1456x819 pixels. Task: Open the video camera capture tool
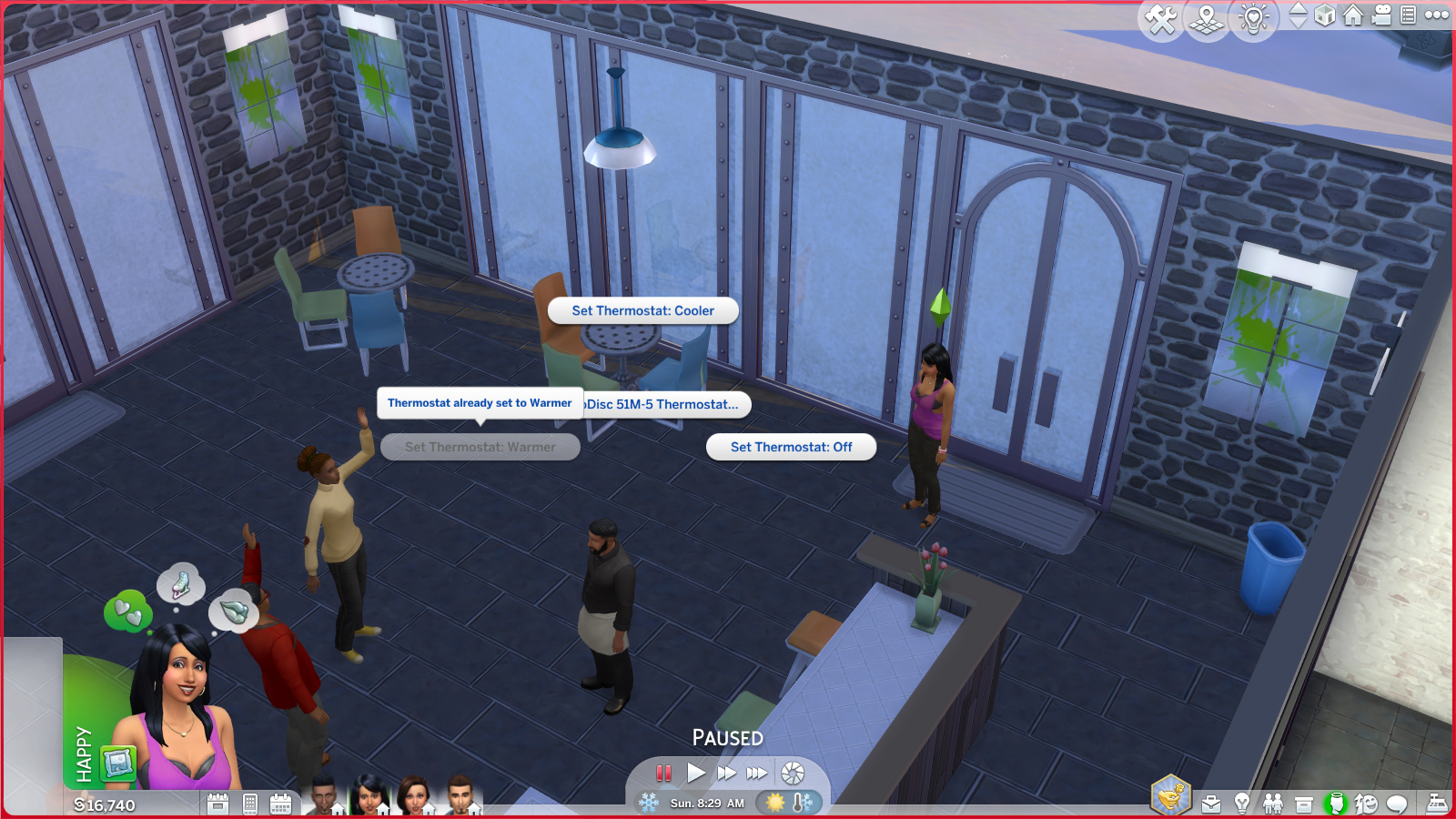pyautogui.click(x=1380, y=15)
